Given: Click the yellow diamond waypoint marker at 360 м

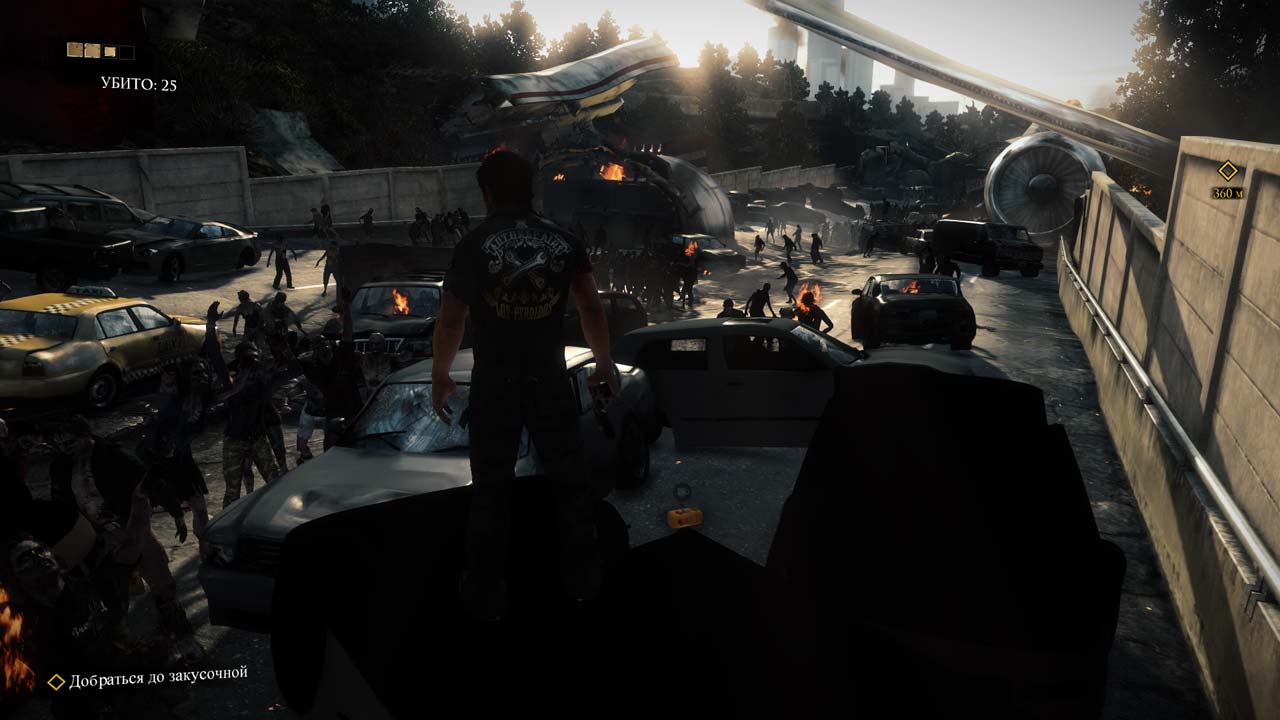Looking at the screenshot, I should coord(1227,171).
